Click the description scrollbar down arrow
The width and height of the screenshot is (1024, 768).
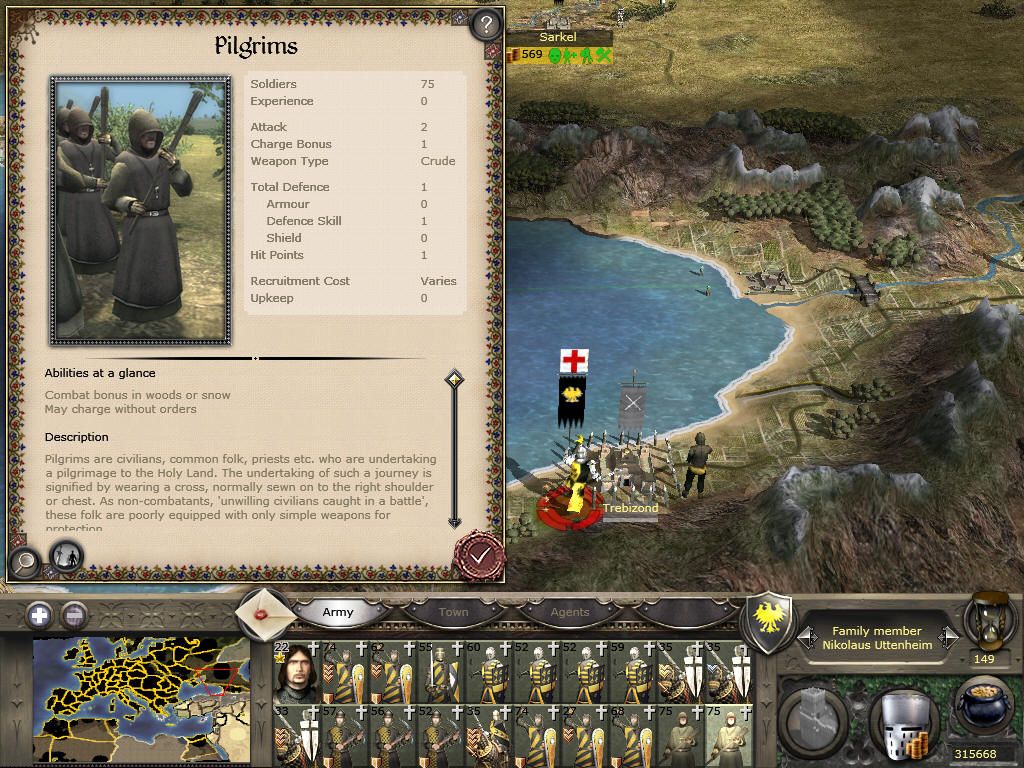[454, 521]
